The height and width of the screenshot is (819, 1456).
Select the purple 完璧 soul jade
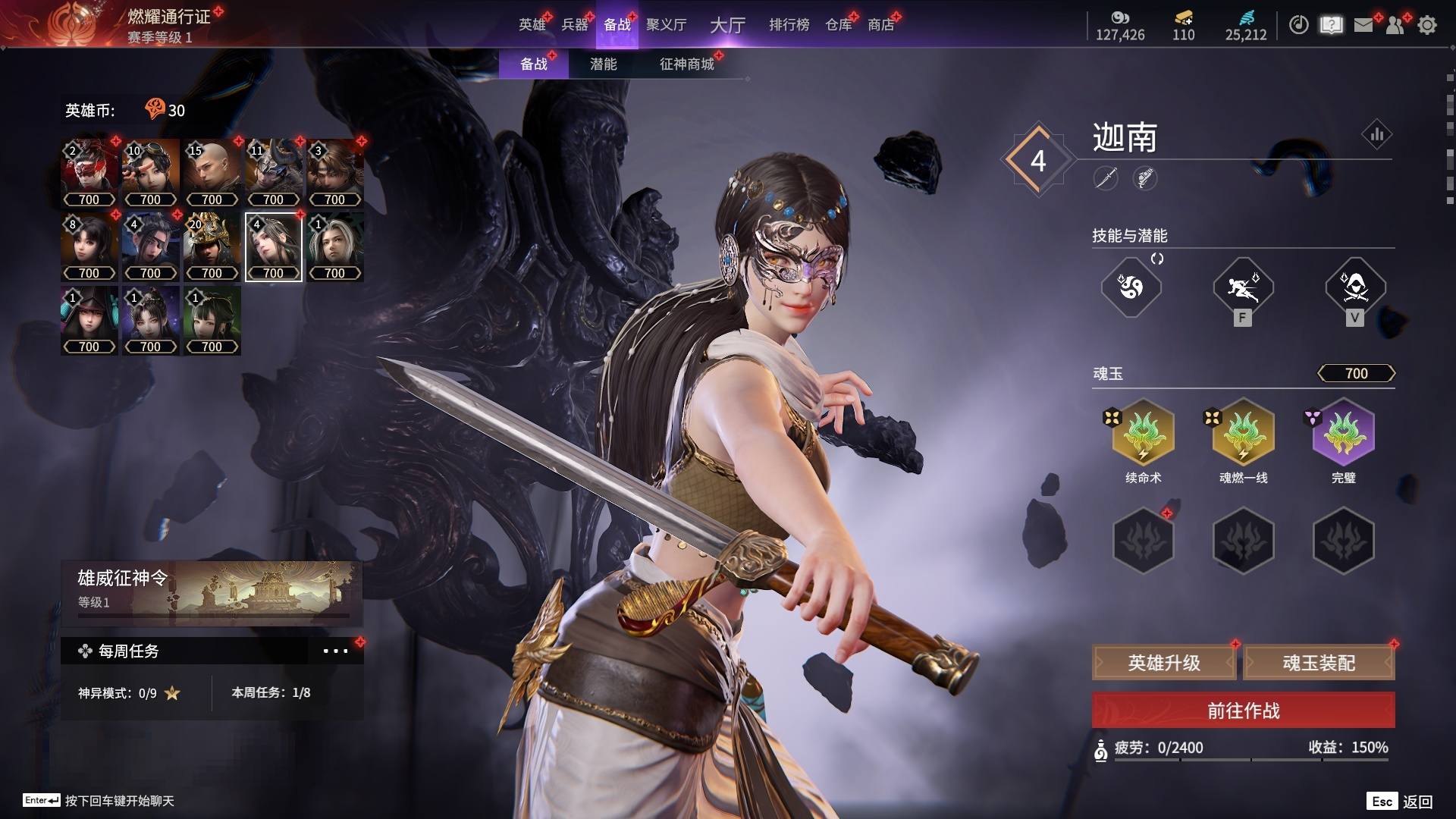1343,434
